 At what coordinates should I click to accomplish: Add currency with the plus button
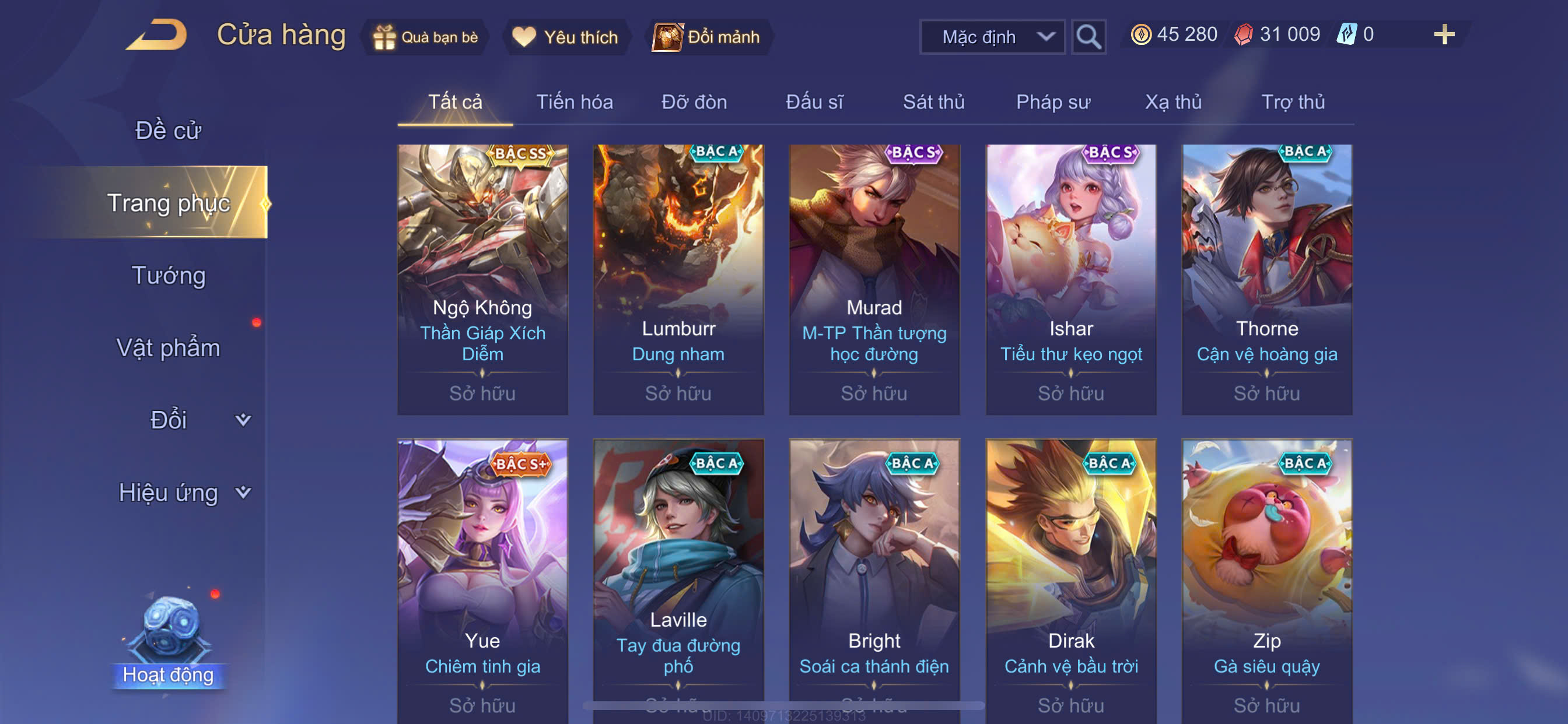tap(1443, 34)
